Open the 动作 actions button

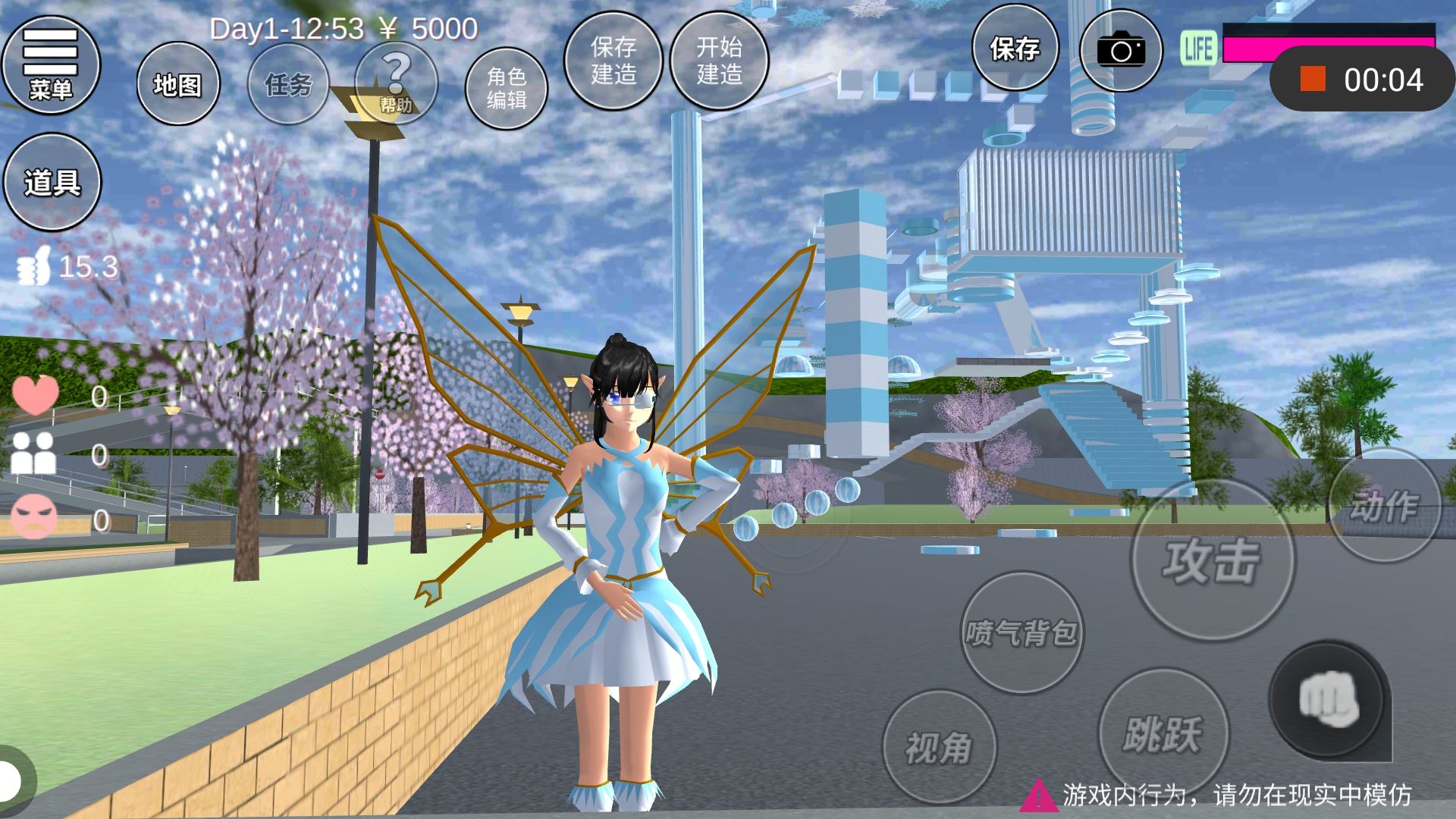pyautogui.click(x=1384, y=506)
